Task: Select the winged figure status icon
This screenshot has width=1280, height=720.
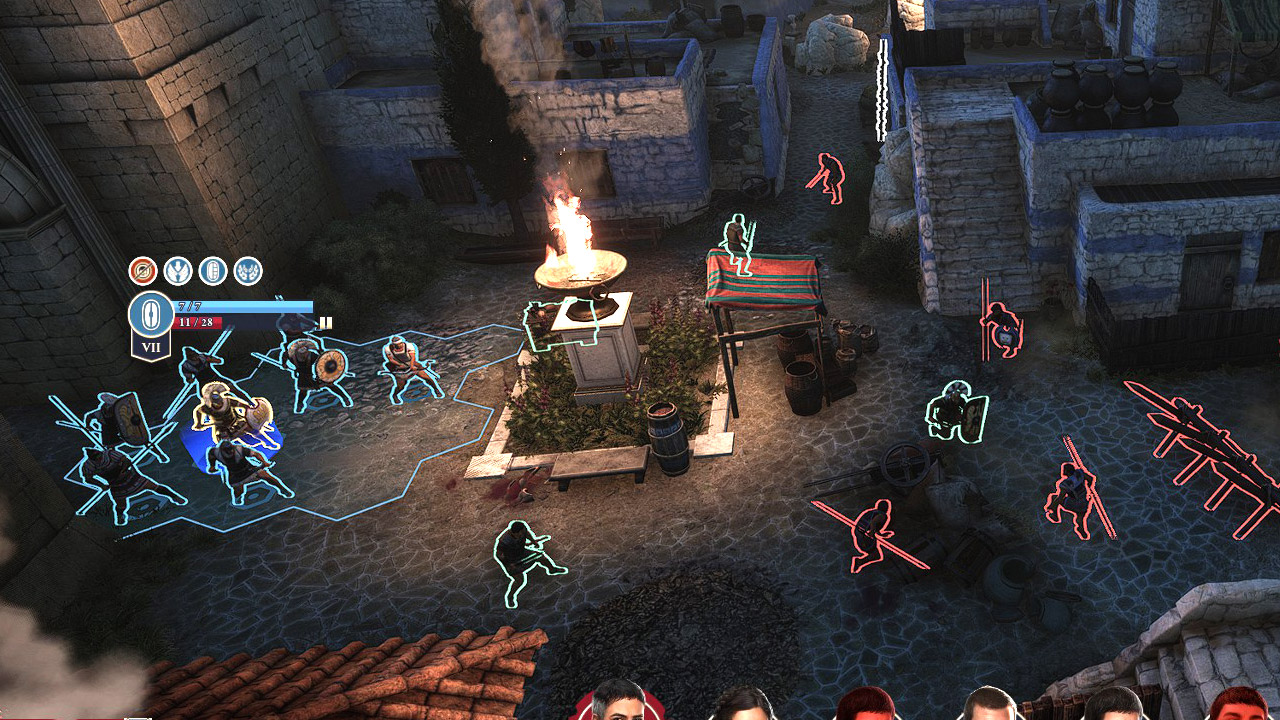Action: 178,271
